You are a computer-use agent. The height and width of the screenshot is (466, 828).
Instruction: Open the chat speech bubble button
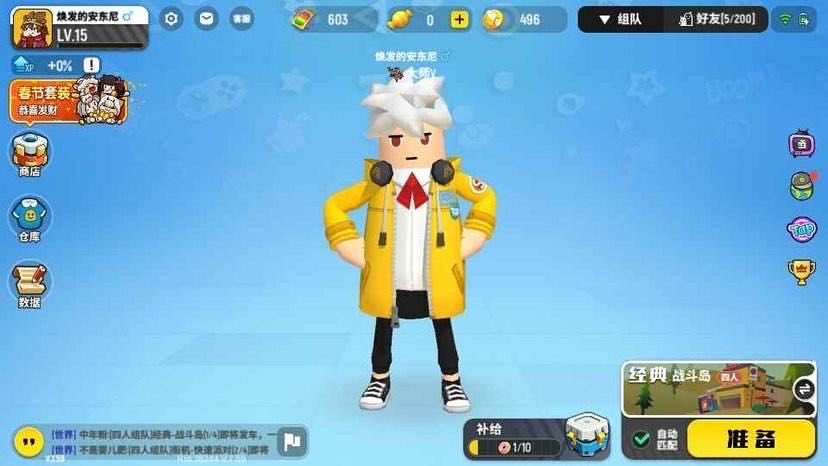(29, 440)
